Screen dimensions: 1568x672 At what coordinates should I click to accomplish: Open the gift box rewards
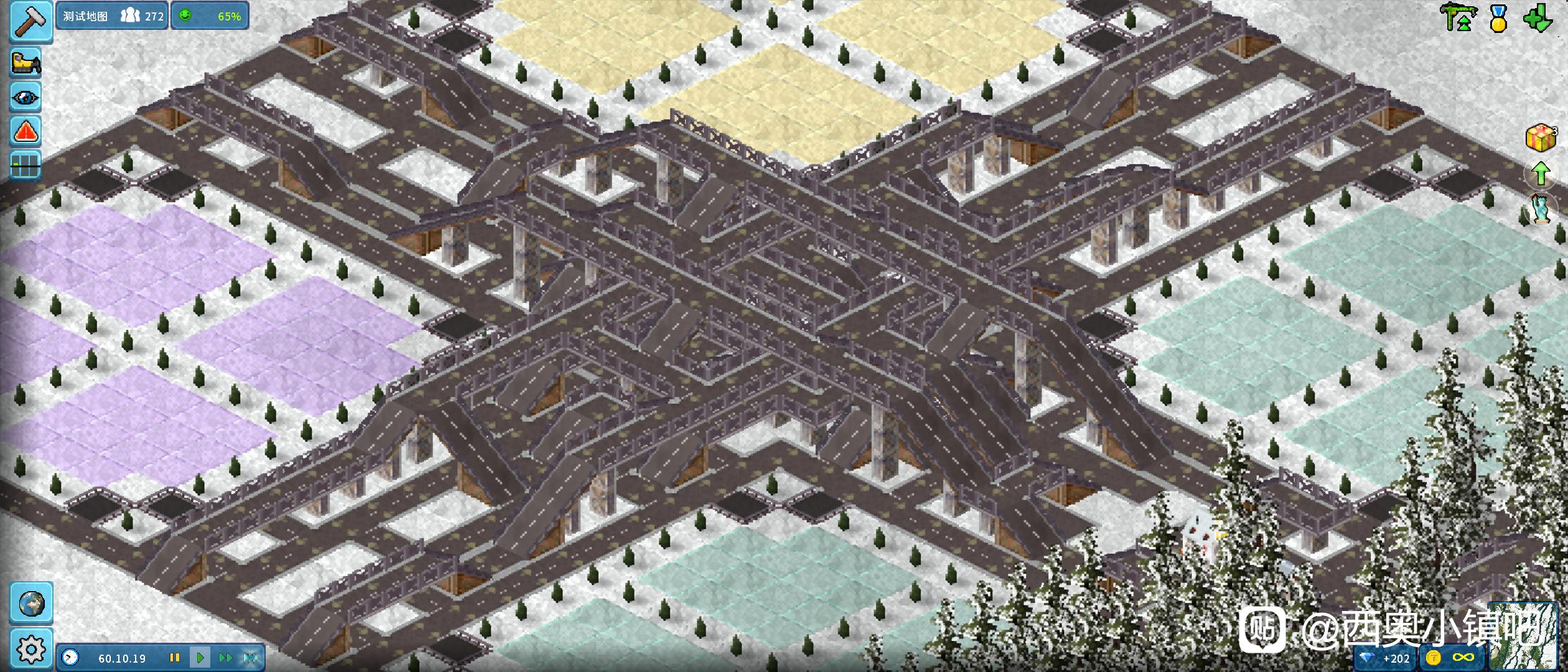pyautogui.click(x=1541, y=138)
